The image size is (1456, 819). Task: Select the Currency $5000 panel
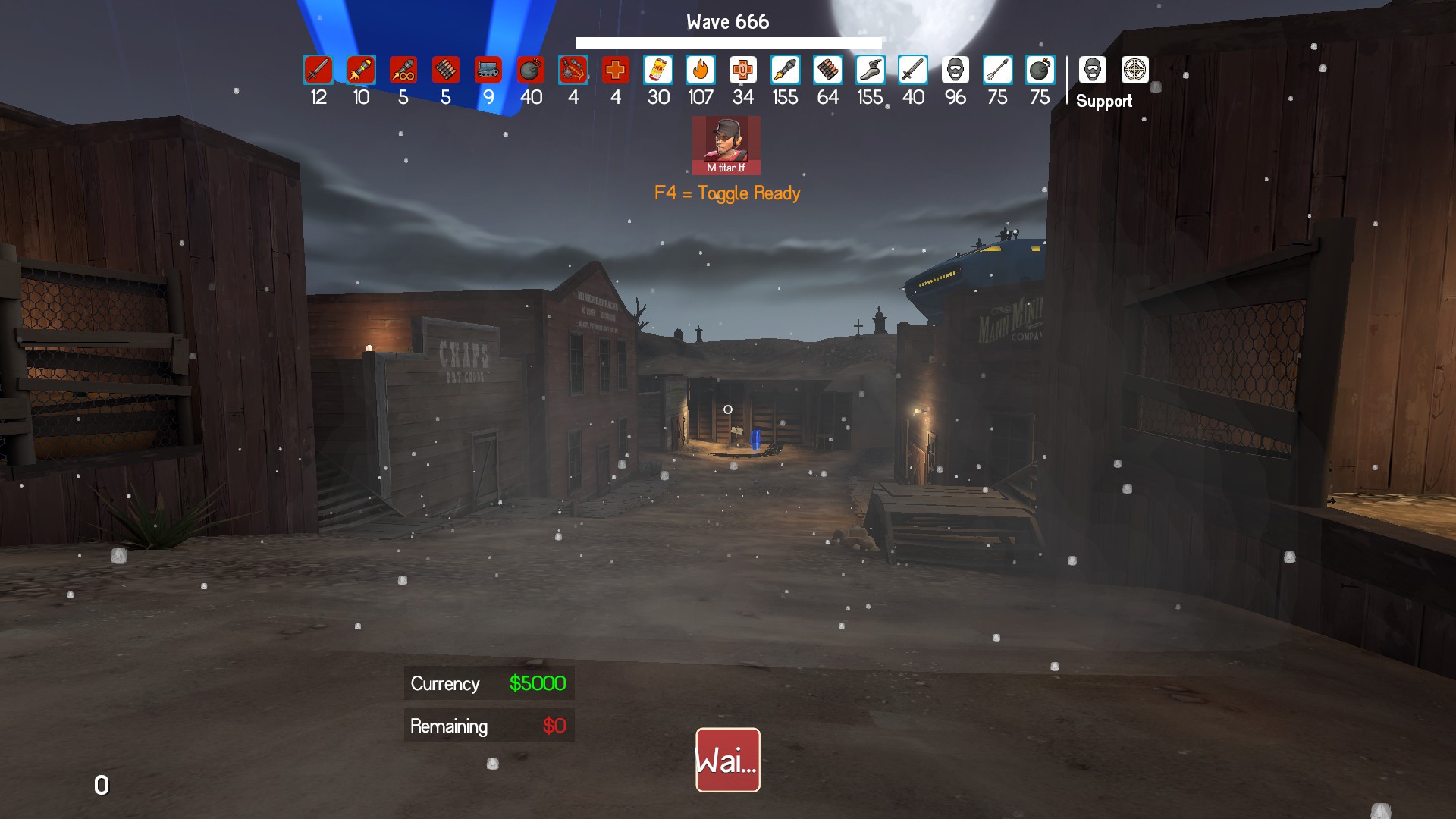[x=488, y=683]
